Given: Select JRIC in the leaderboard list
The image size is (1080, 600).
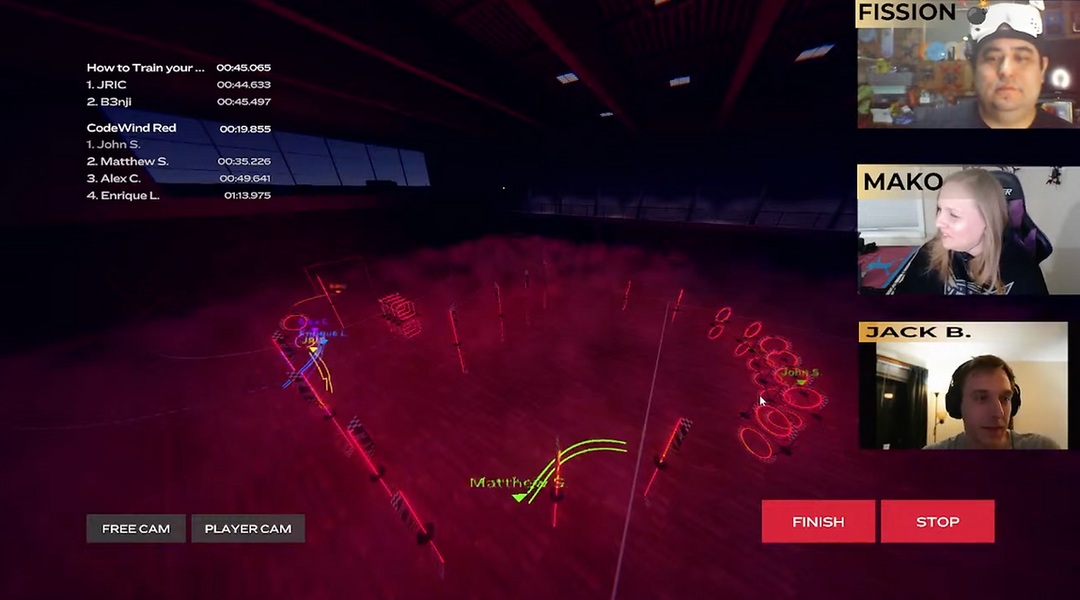Looking at the screenshot, I should coord(107,85).
